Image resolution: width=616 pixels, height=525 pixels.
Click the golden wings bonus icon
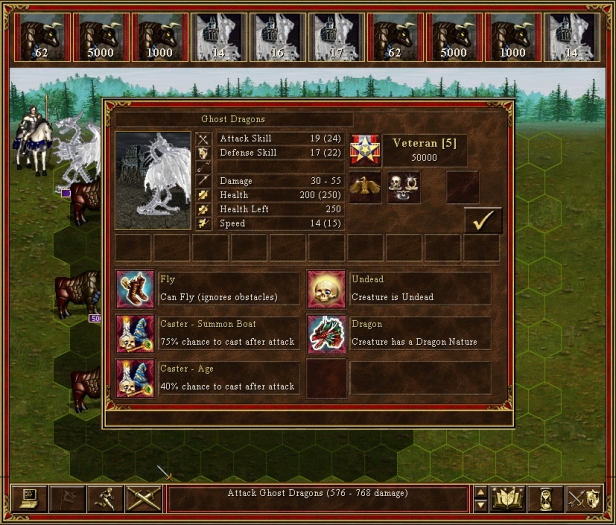pos(364,187)
